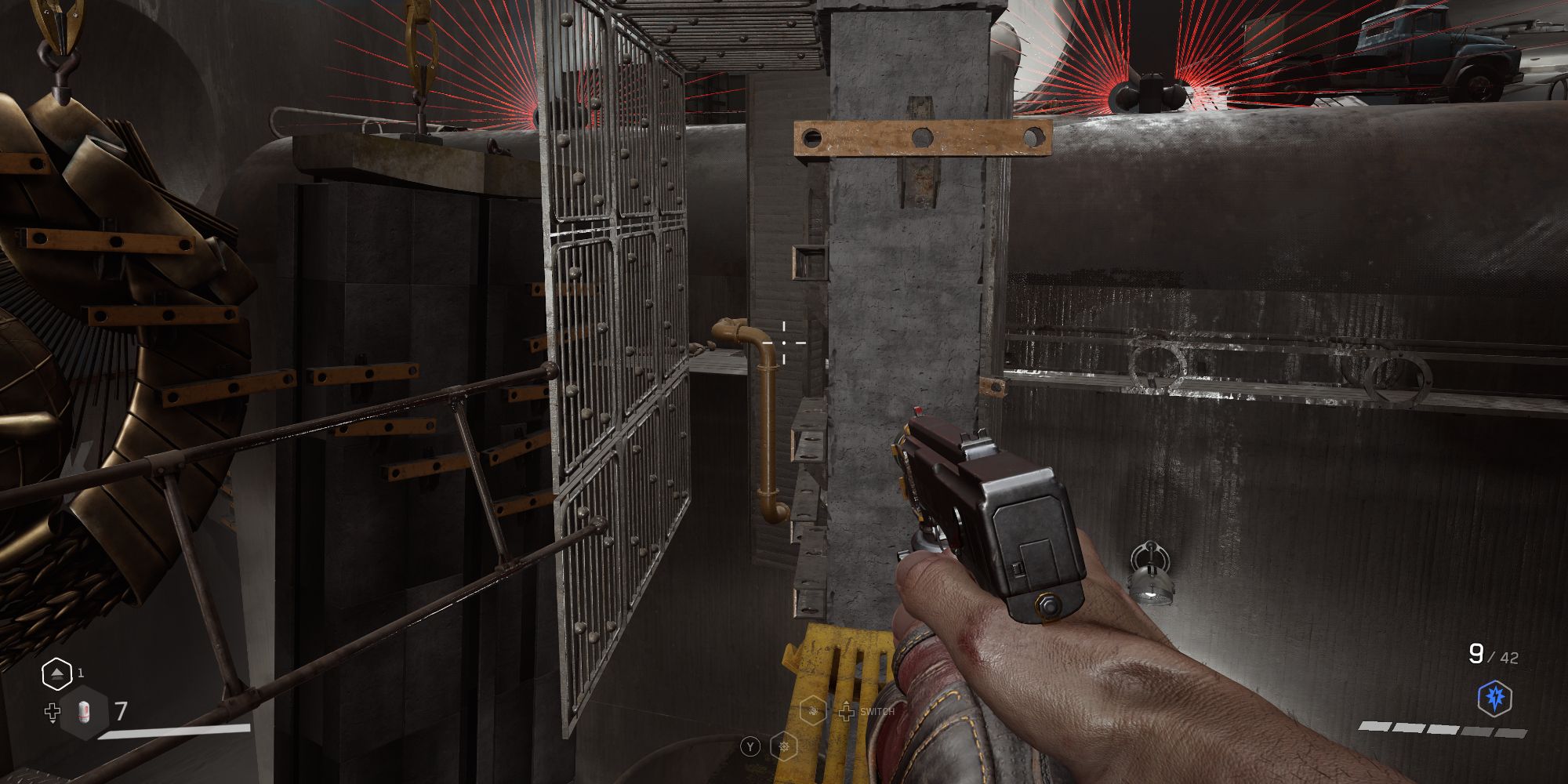Select the blue Shok ability hexagon icon
The height and width of the screenshot is (784, 1568).
1495,698
